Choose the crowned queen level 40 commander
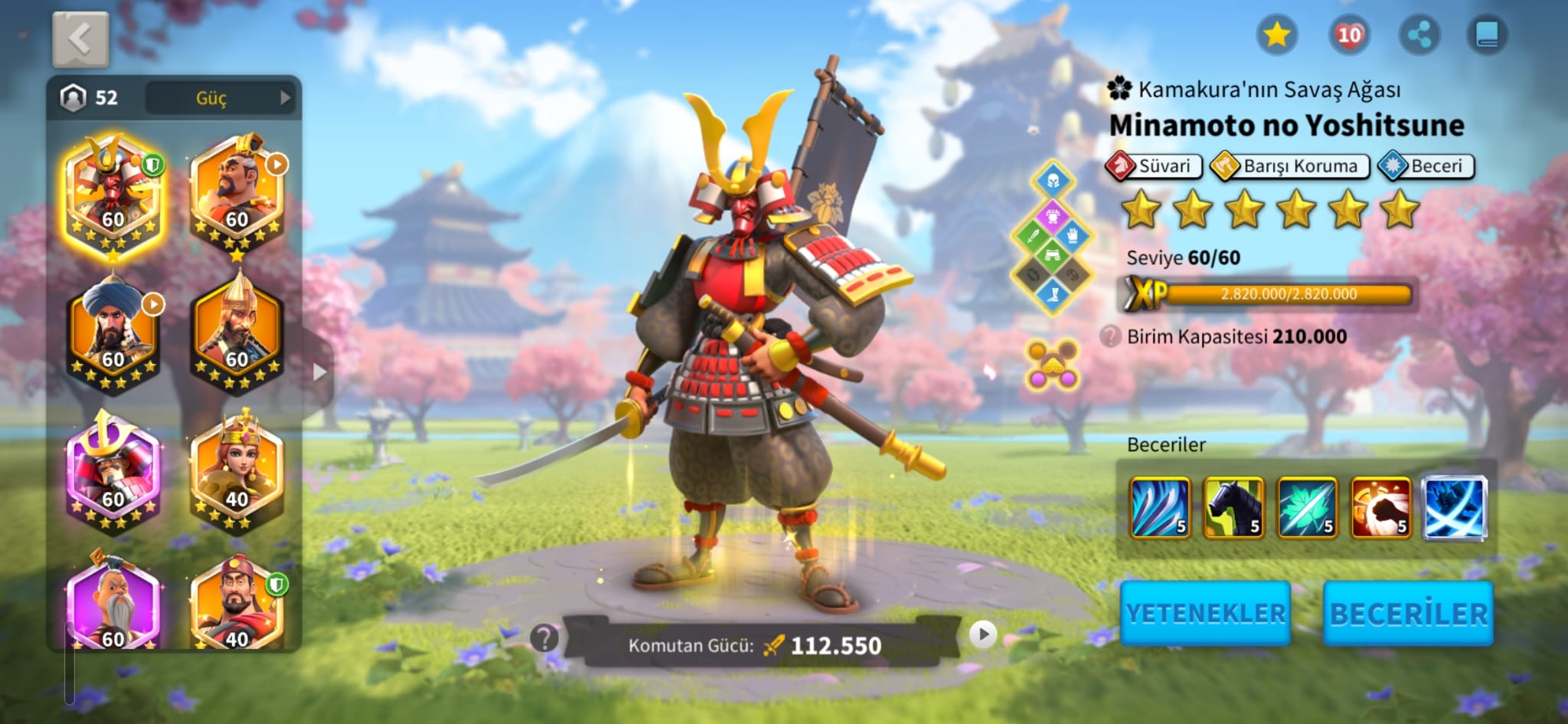Viewport: 1568px width, 724px height. tap(237, 471)
